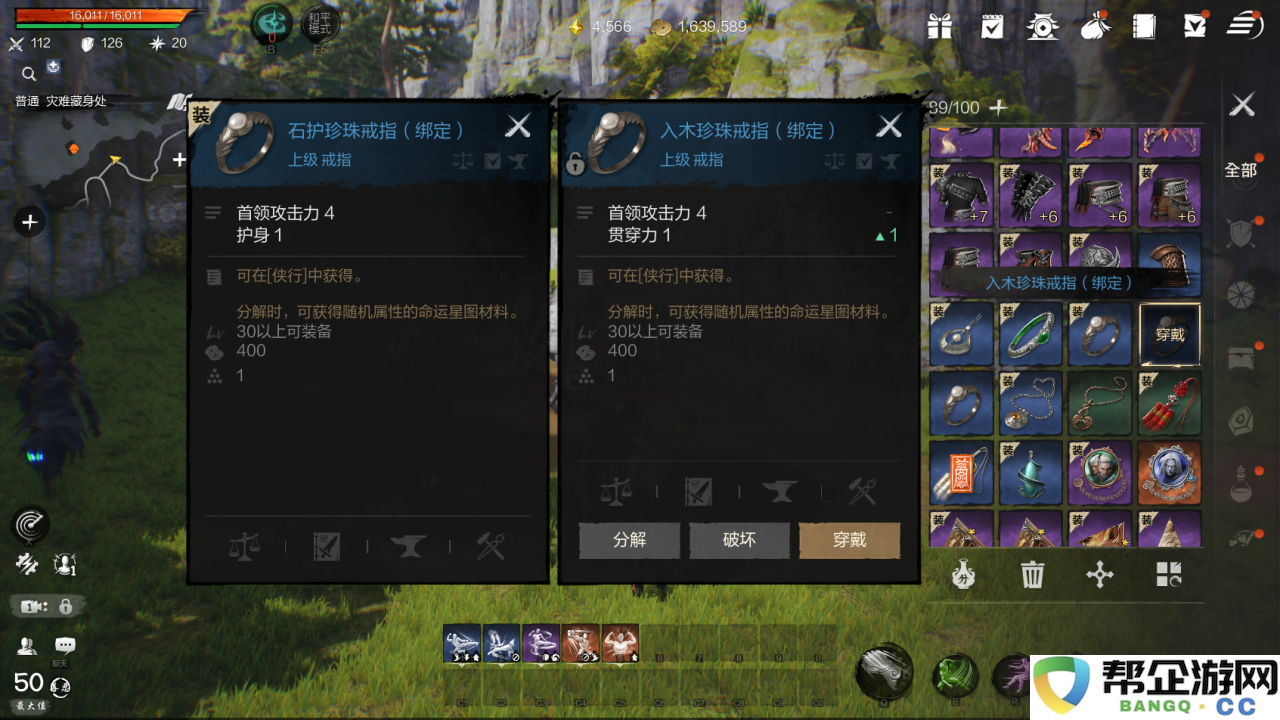The width and height of the screenshot is (1280, 720).
Task: Open the daily quest checklist icon
Action: [x=991, y=27]
